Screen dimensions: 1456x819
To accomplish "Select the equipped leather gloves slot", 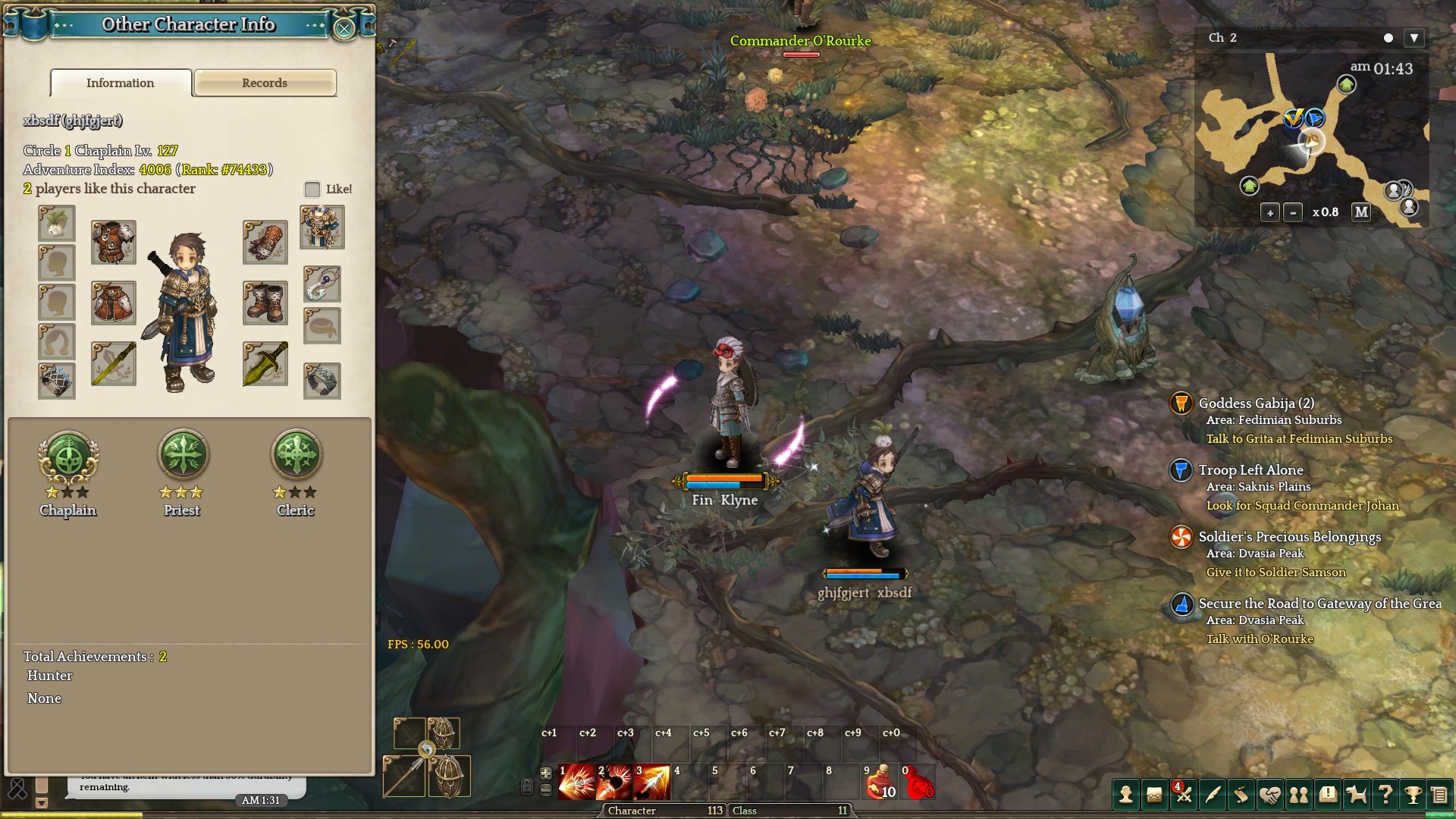I will click(265, 242).
